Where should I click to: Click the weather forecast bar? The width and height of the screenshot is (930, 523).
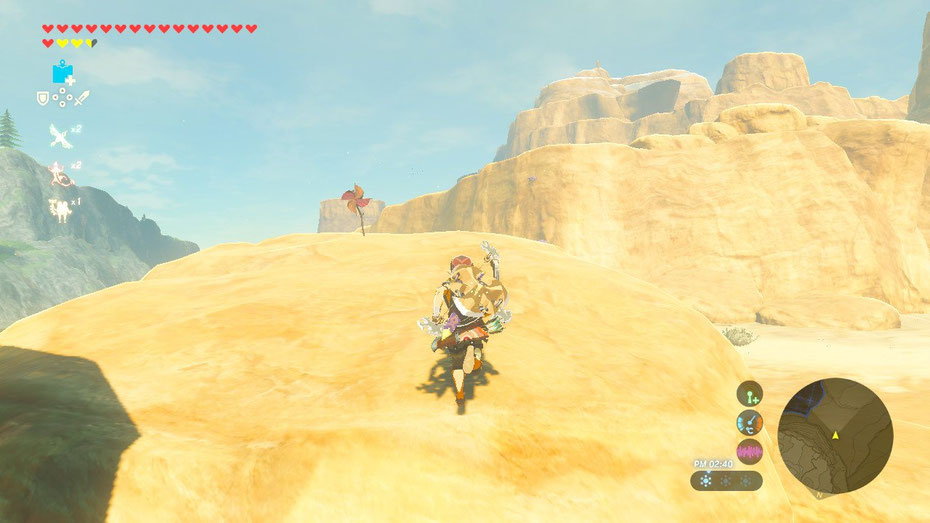pos(726,481)
